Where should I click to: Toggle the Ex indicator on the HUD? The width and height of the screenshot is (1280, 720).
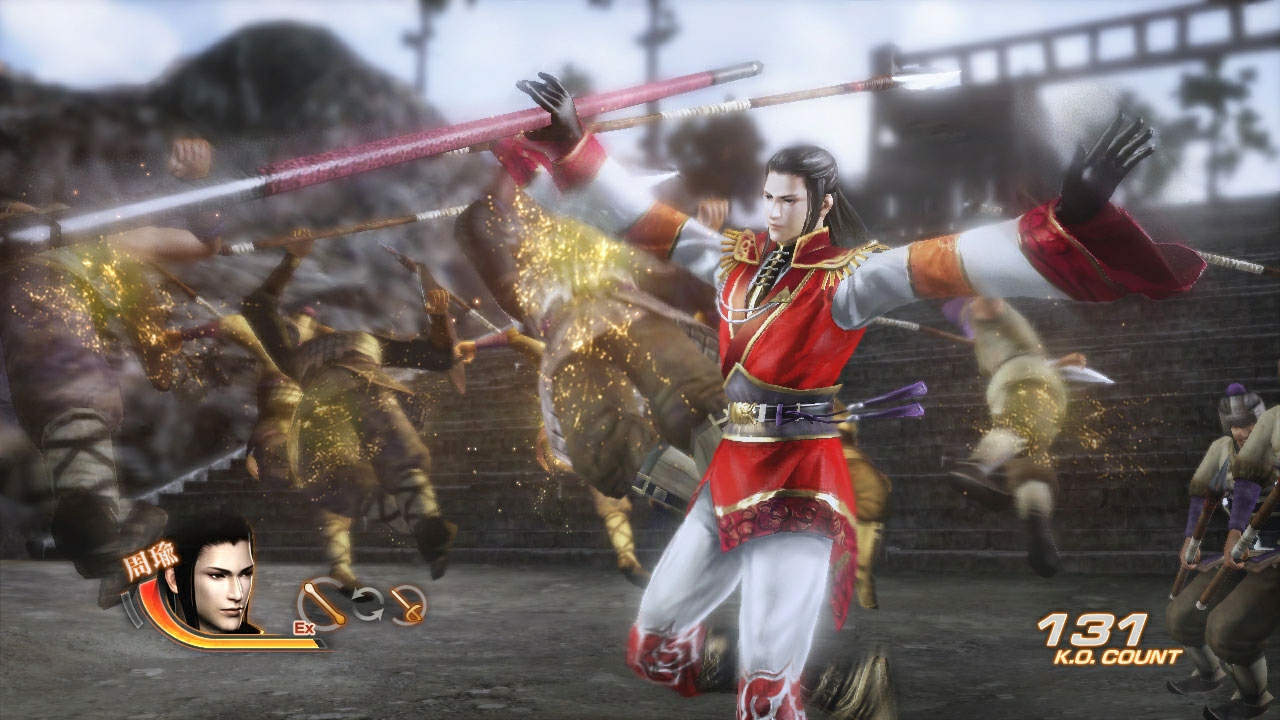[x=304, y=627]
